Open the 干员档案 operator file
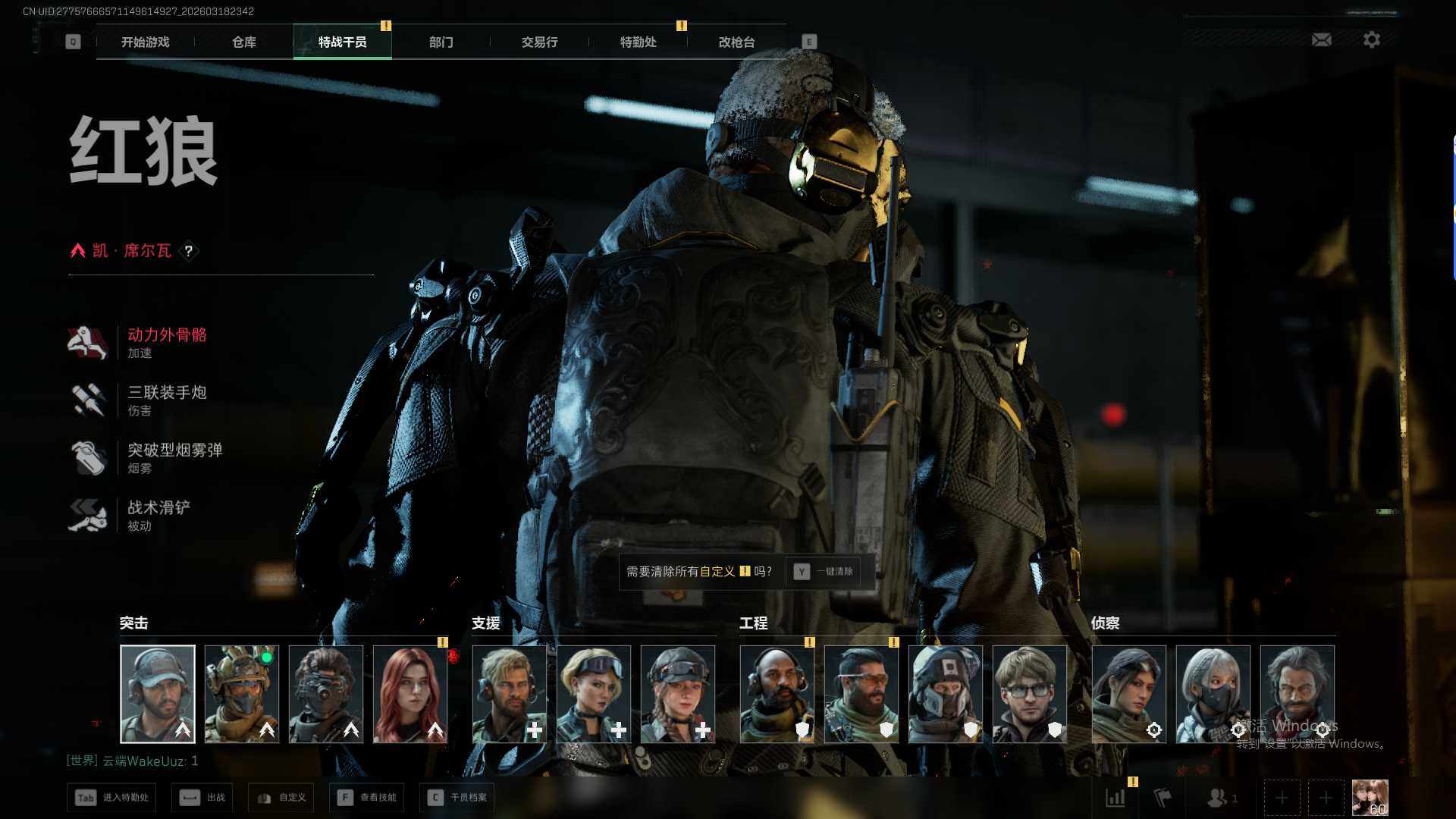Image resolution: width=1456 pixels, height=819 pixels. coord(457,797)
